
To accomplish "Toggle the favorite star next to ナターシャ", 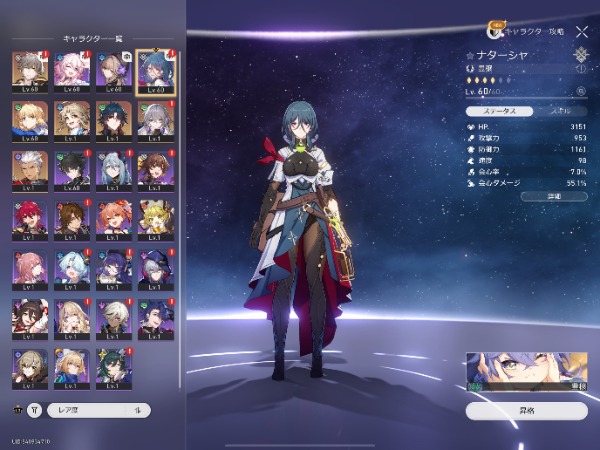I will click(471, 56).
